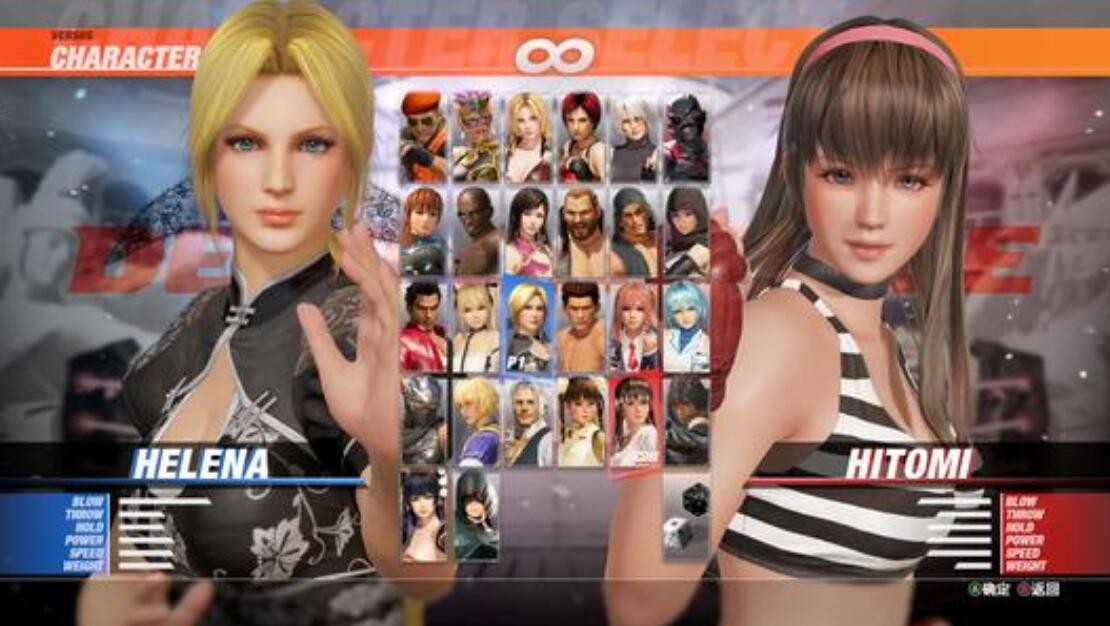Image resolution: width=1110 pixels, height=626 pixels.
Task: Choose Kokoro's portrait with pink outfit
Action: pos(528,231)
